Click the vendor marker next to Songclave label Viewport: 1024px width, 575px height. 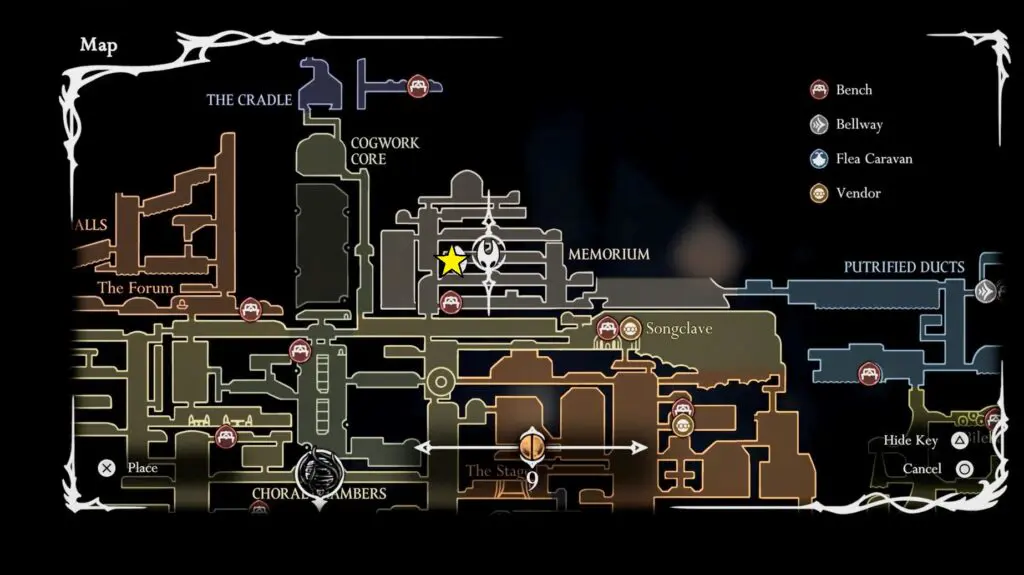(630, 328)
